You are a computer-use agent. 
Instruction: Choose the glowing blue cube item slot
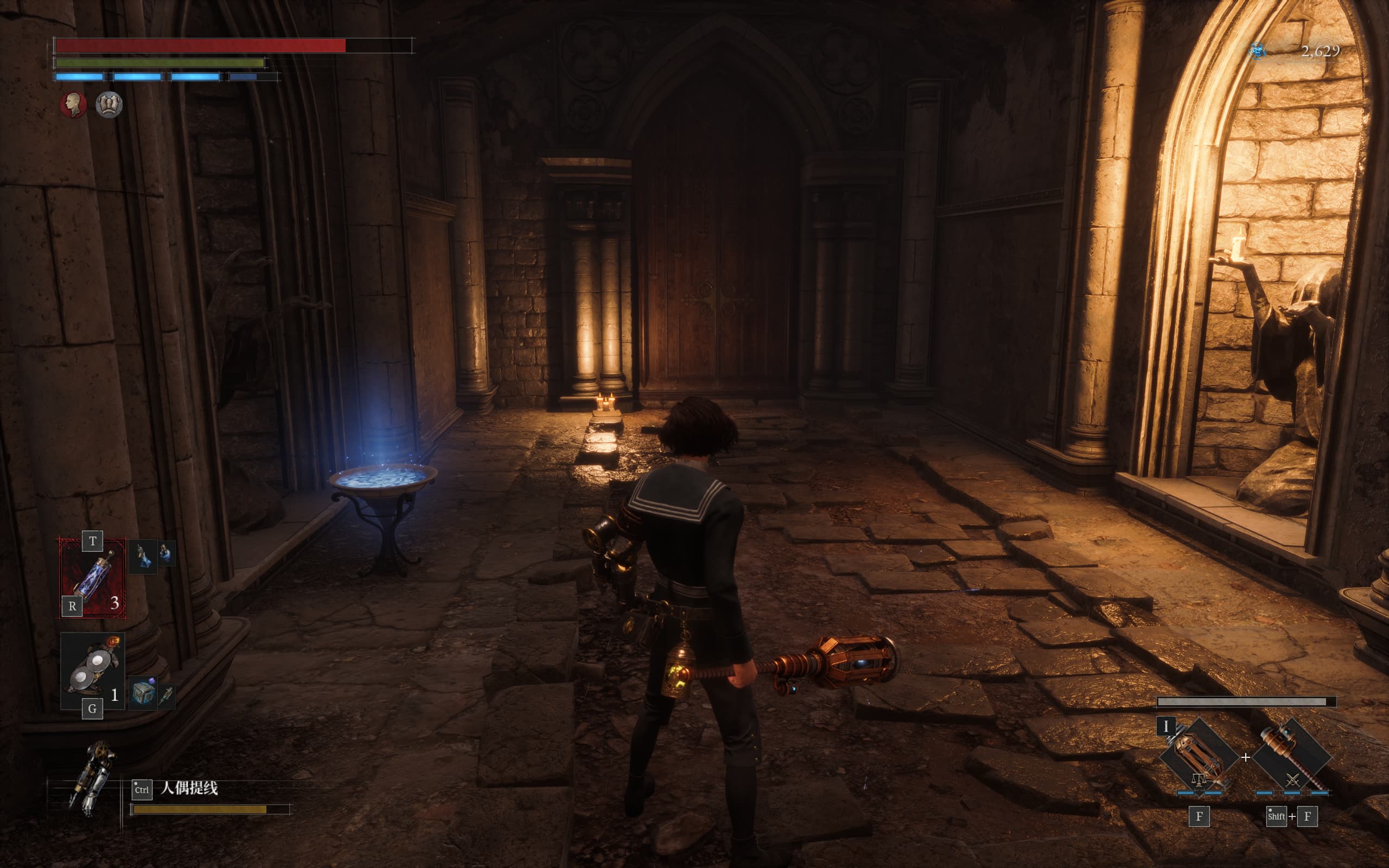[x=143, y=693]
